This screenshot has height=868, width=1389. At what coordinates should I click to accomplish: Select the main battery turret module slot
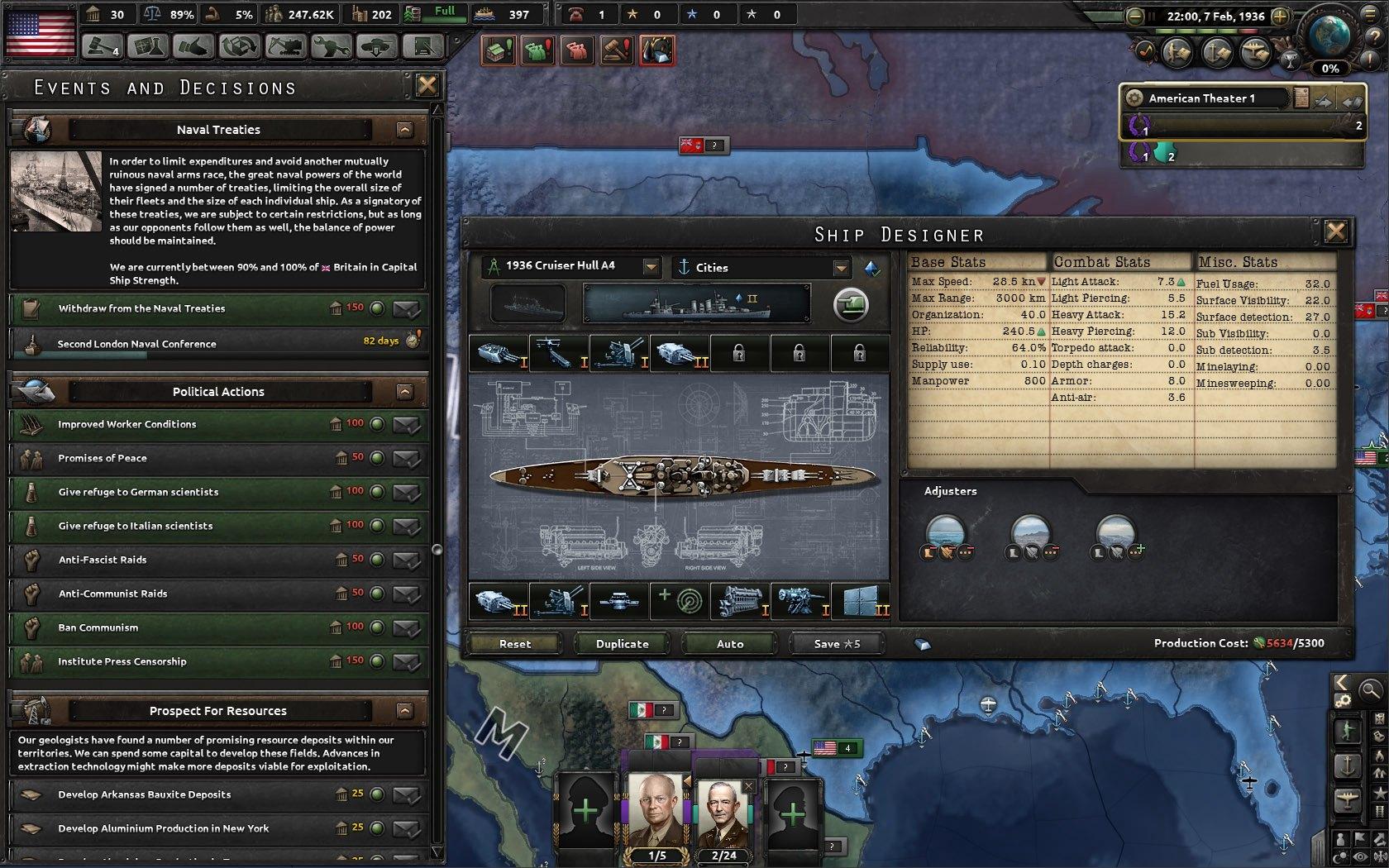[496, 353]
